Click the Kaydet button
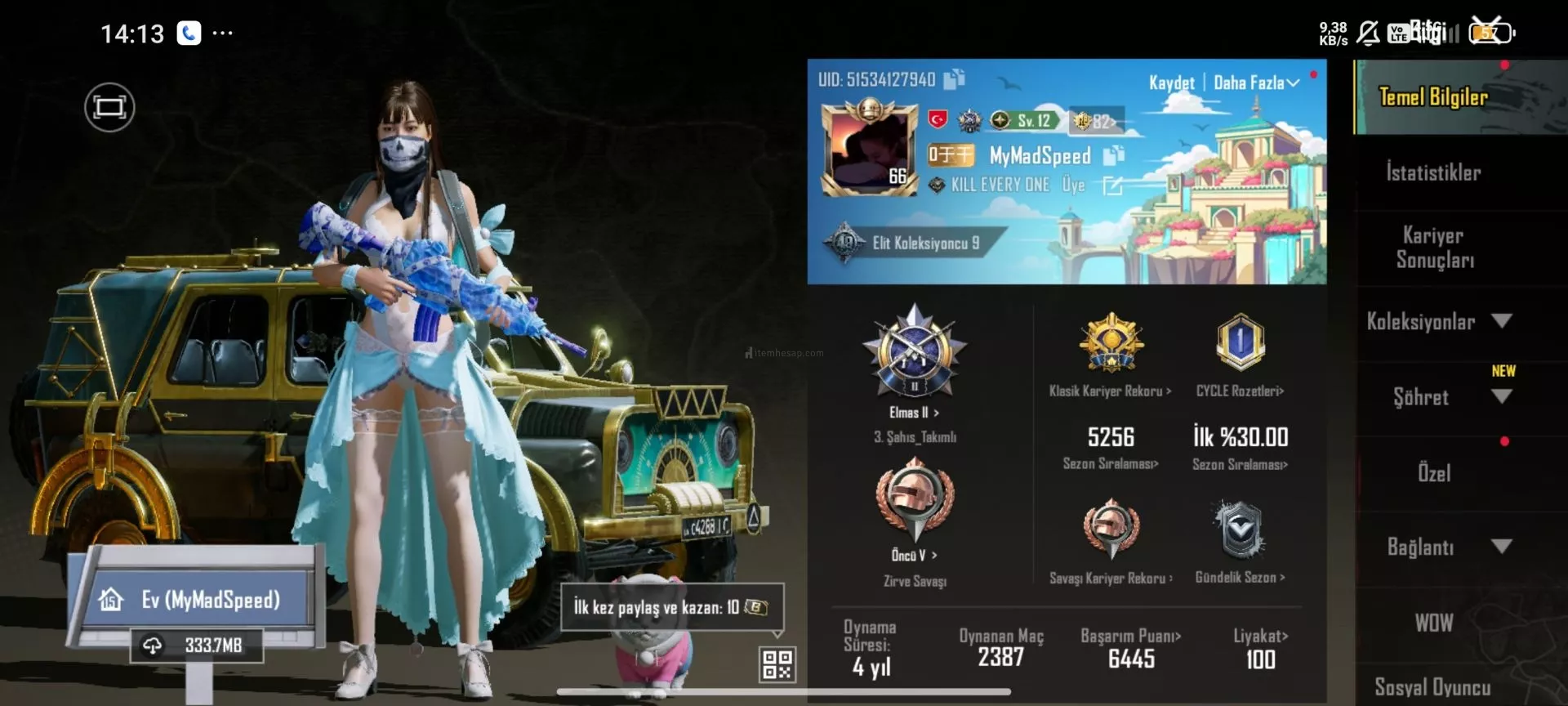The width and height of the screenshot is (1568, 706). 1171,83
